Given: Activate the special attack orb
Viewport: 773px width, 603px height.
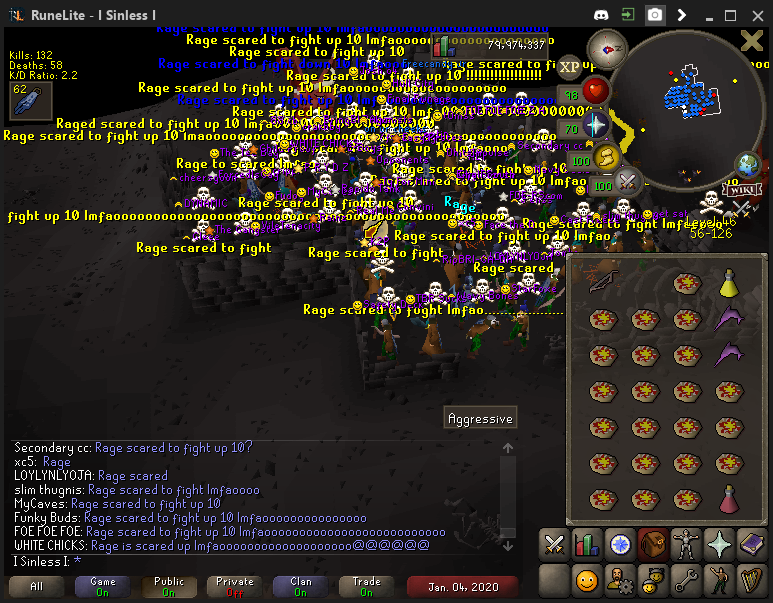Looking at the screenshot, I should (x=628, y=182).
